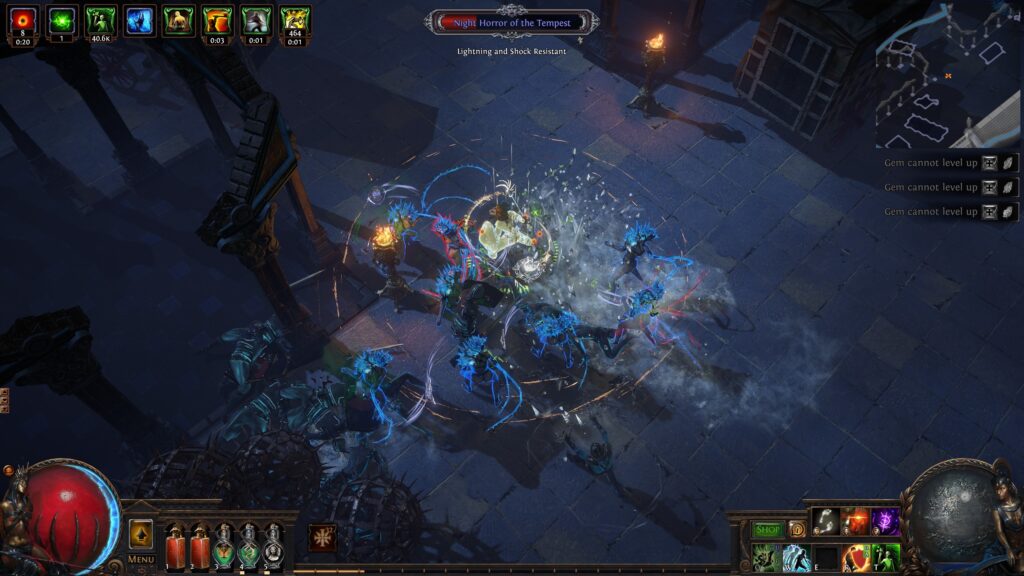Screen dimensions: 1024x576
Task: Open the game Menu button
Action: pos(141,559)
